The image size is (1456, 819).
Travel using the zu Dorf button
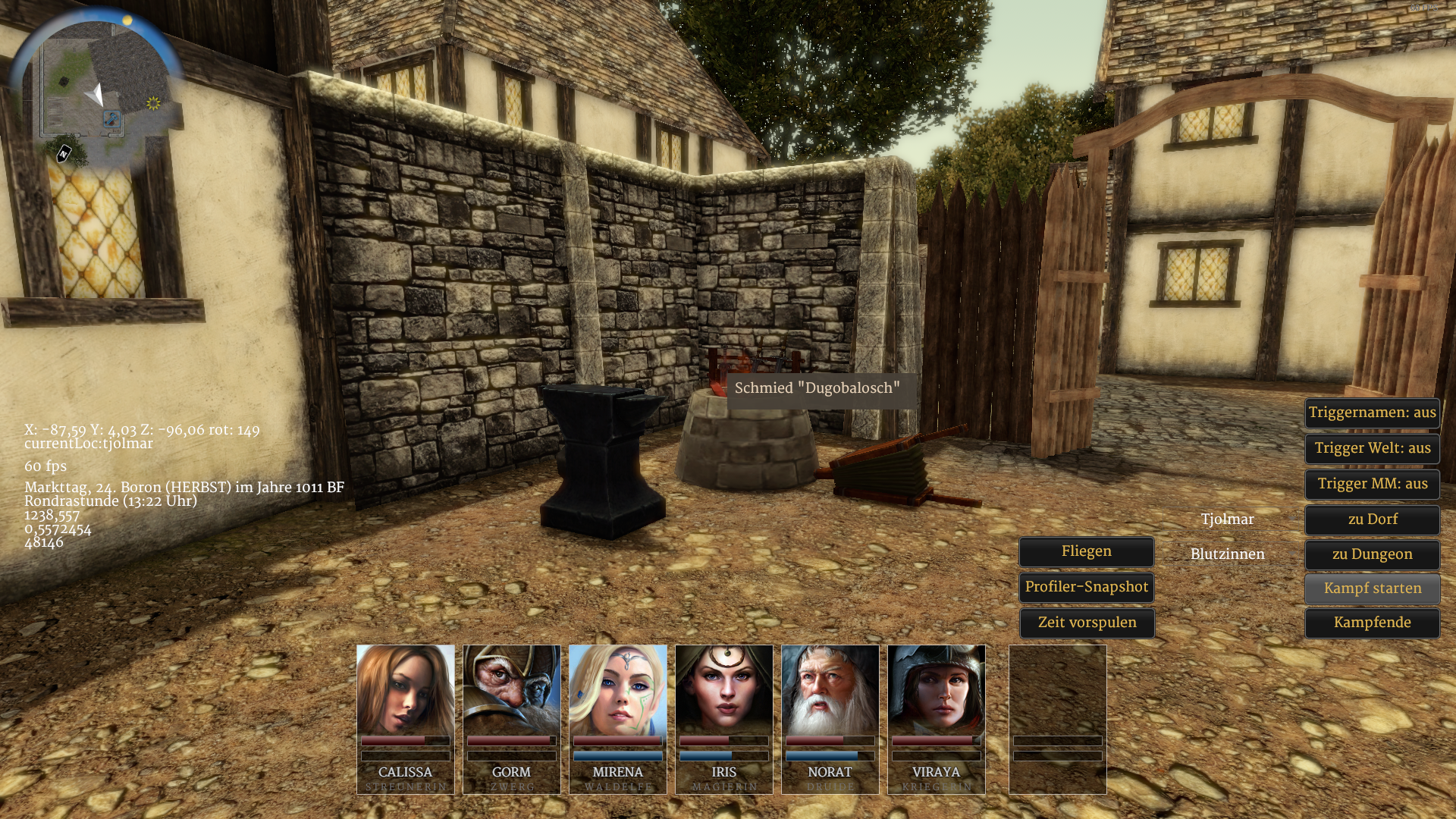coord(1372,519)
